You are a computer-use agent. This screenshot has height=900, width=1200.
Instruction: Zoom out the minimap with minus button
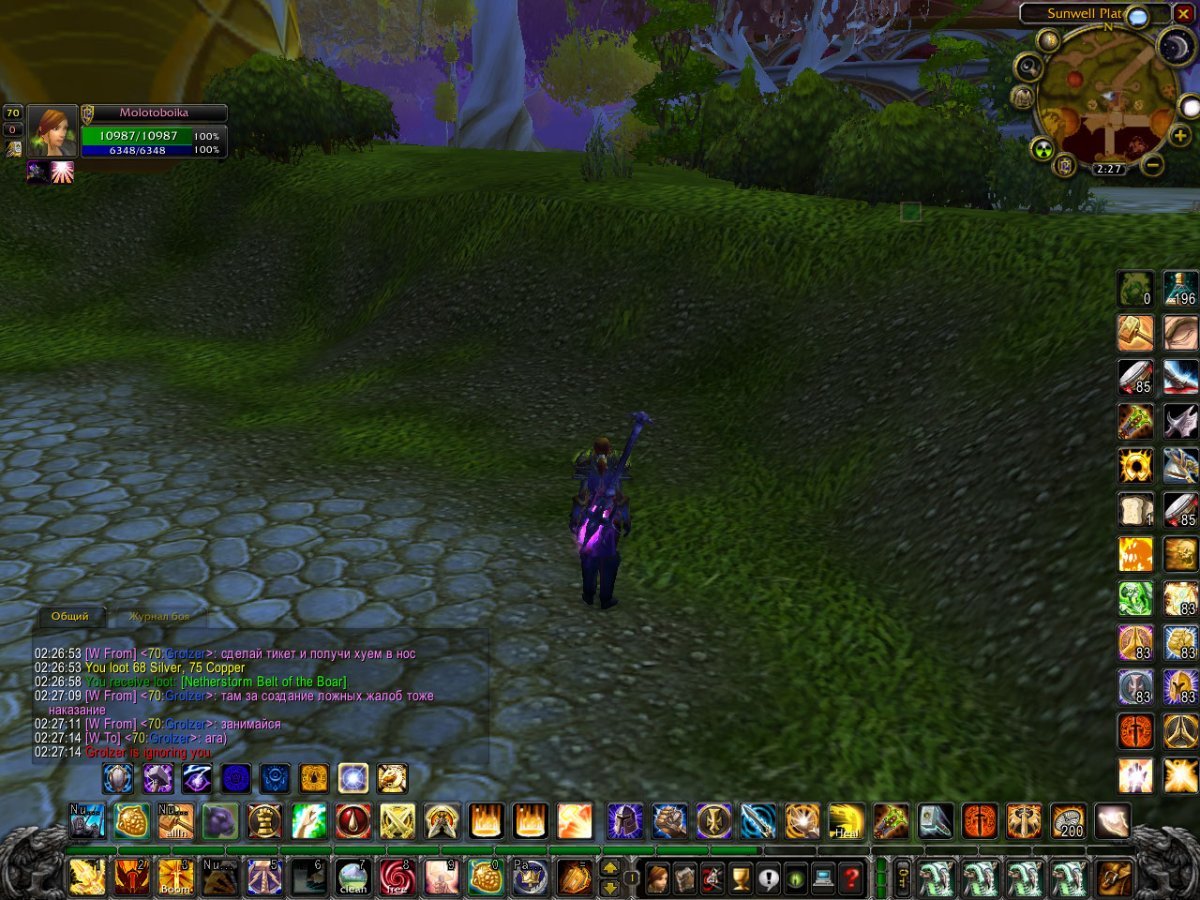click(1152, 165)
